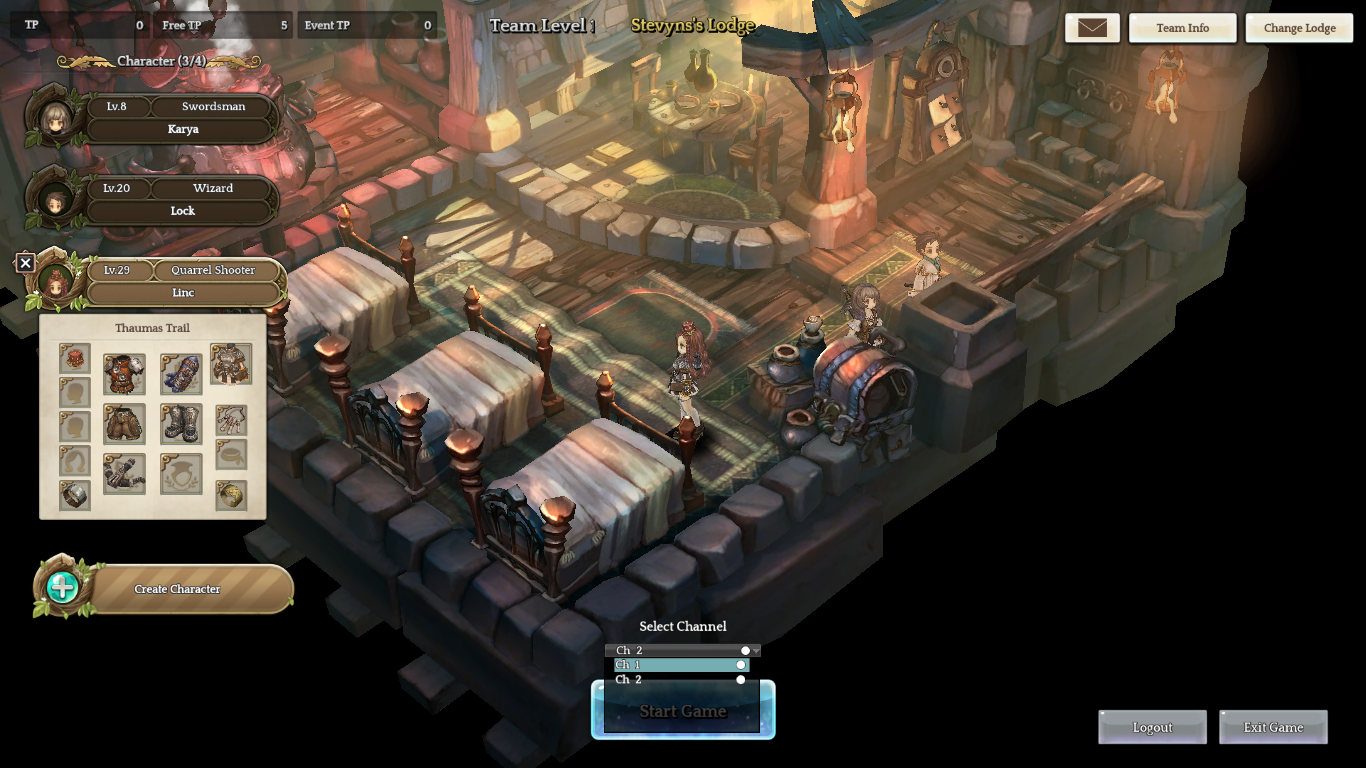The width and height of the screenshot is (1366, 768).
Task: Delete Linc with the X button
Action: 26,263
